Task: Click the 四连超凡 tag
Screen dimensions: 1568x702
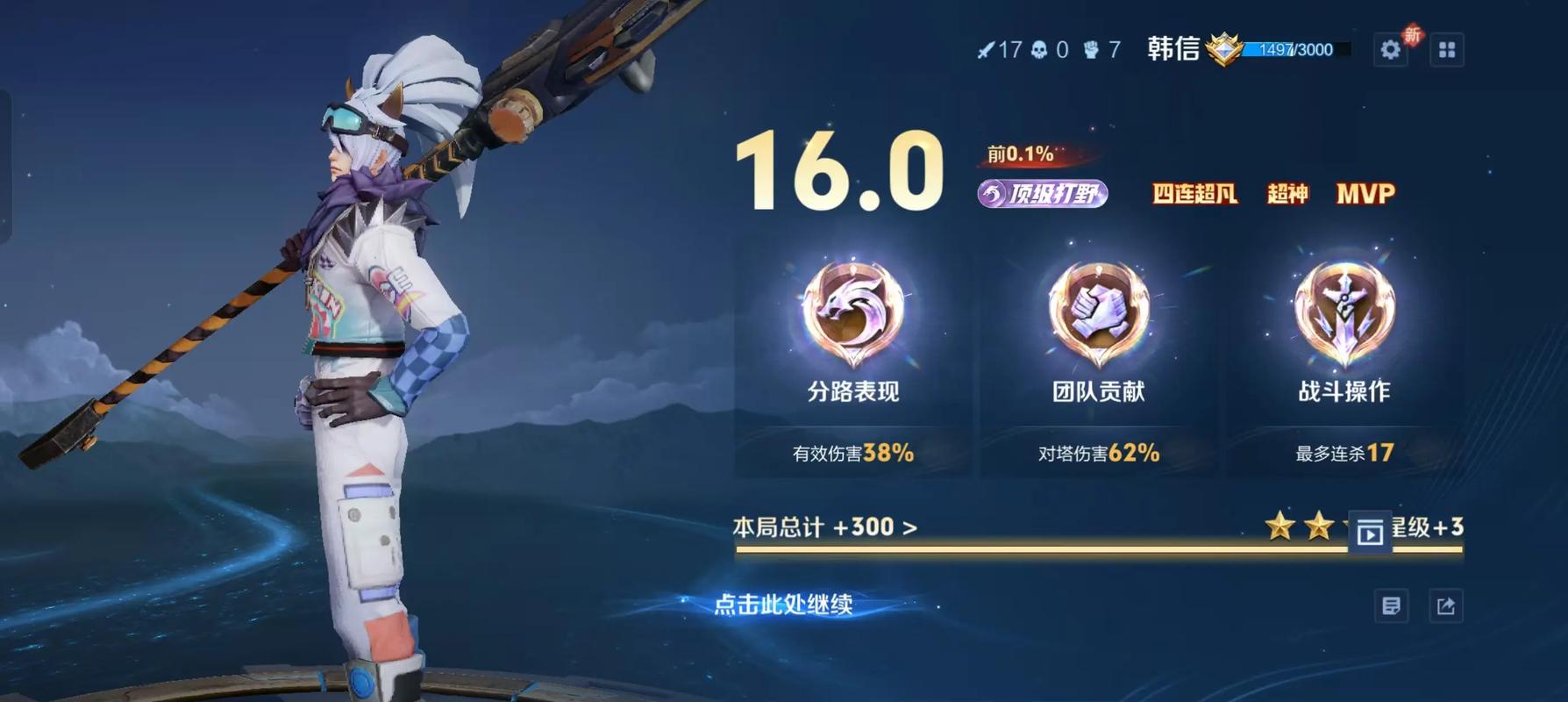Action: pos(1194,195)
